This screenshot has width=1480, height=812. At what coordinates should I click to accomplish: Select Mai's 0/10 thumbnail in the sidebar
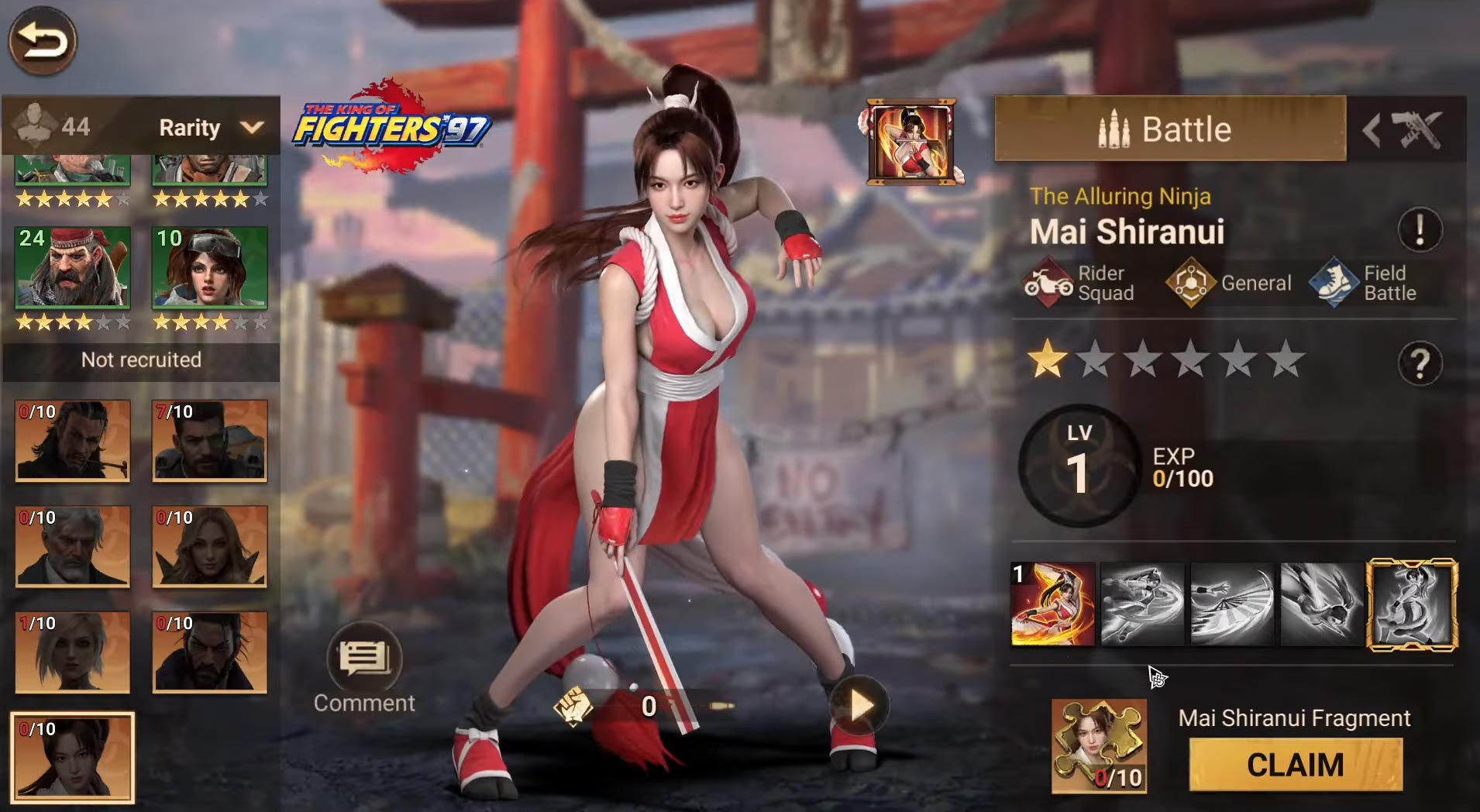click(72, 755)
